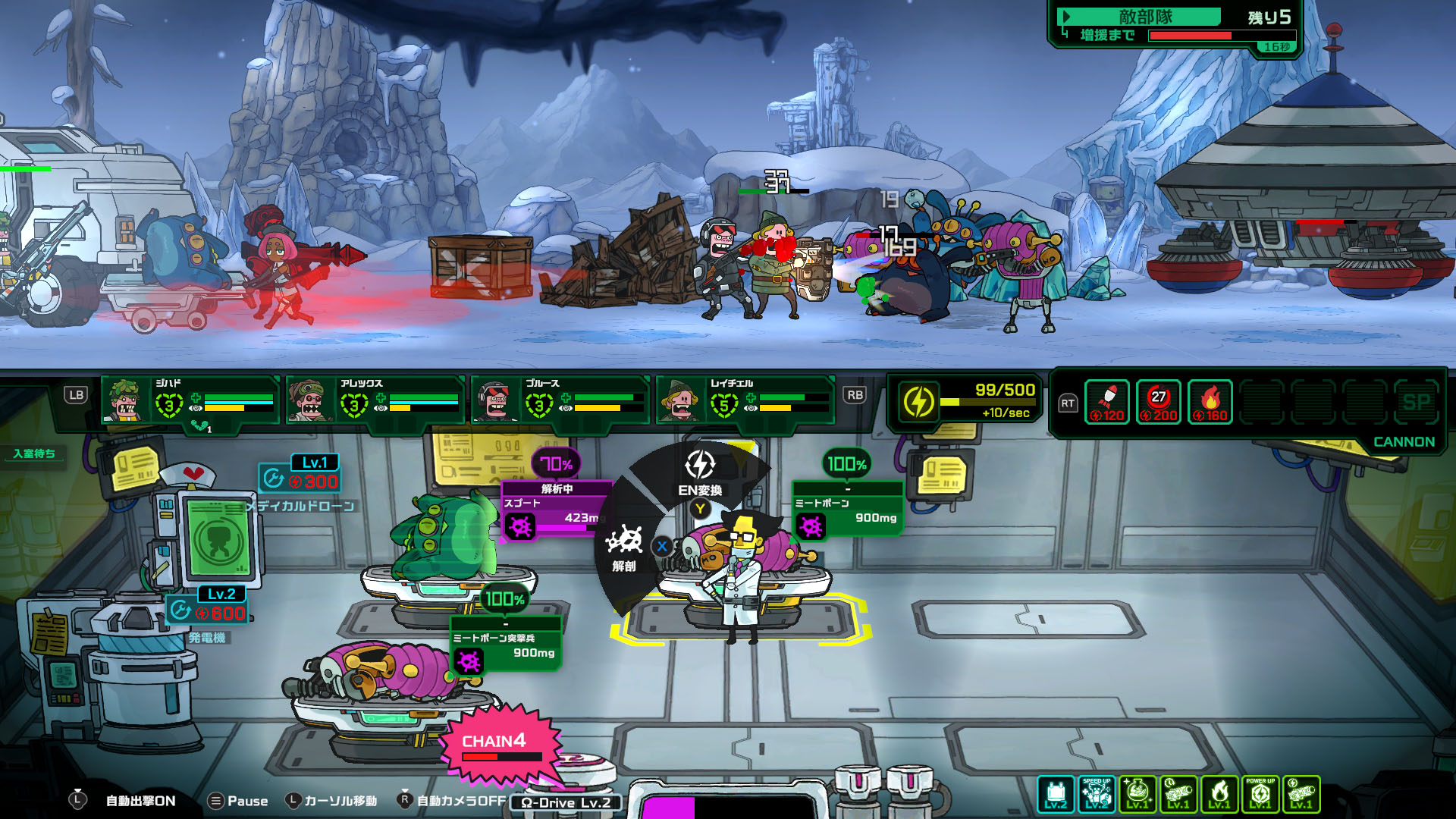Select squad member ジハド portrait
The height and width of the screenshot is (819, 1456).
pos(125,400)
